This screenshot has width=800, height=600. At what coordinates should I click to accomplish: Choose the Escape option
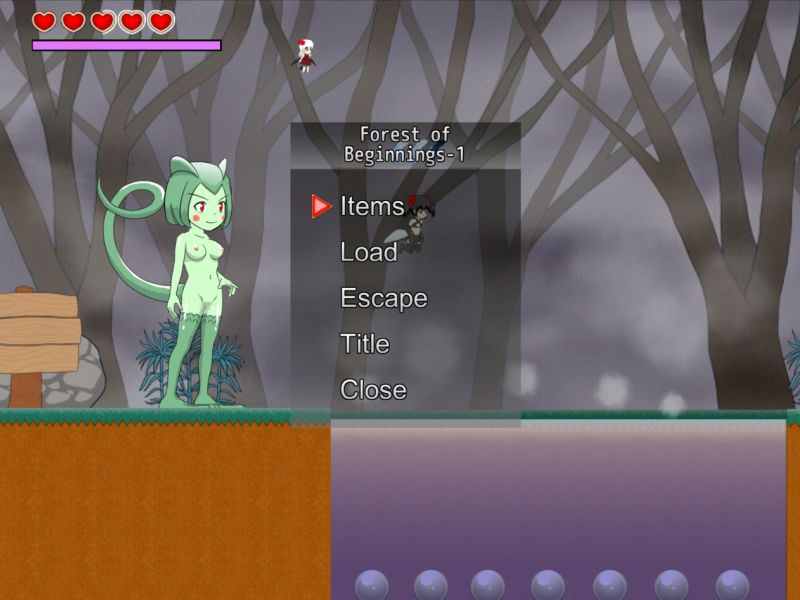(x=383, y=298)
